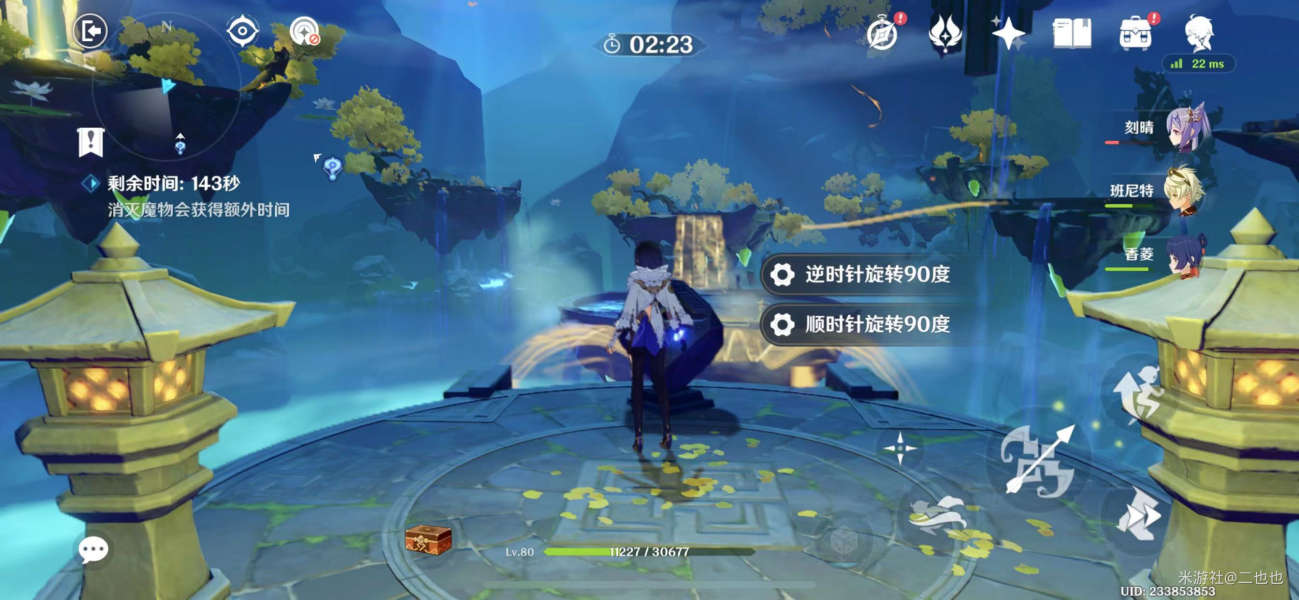Open the adventurer handbook book icon
Image resolution: width=1299 pixels, height=600 pixels.
(x=1071, y=34)
